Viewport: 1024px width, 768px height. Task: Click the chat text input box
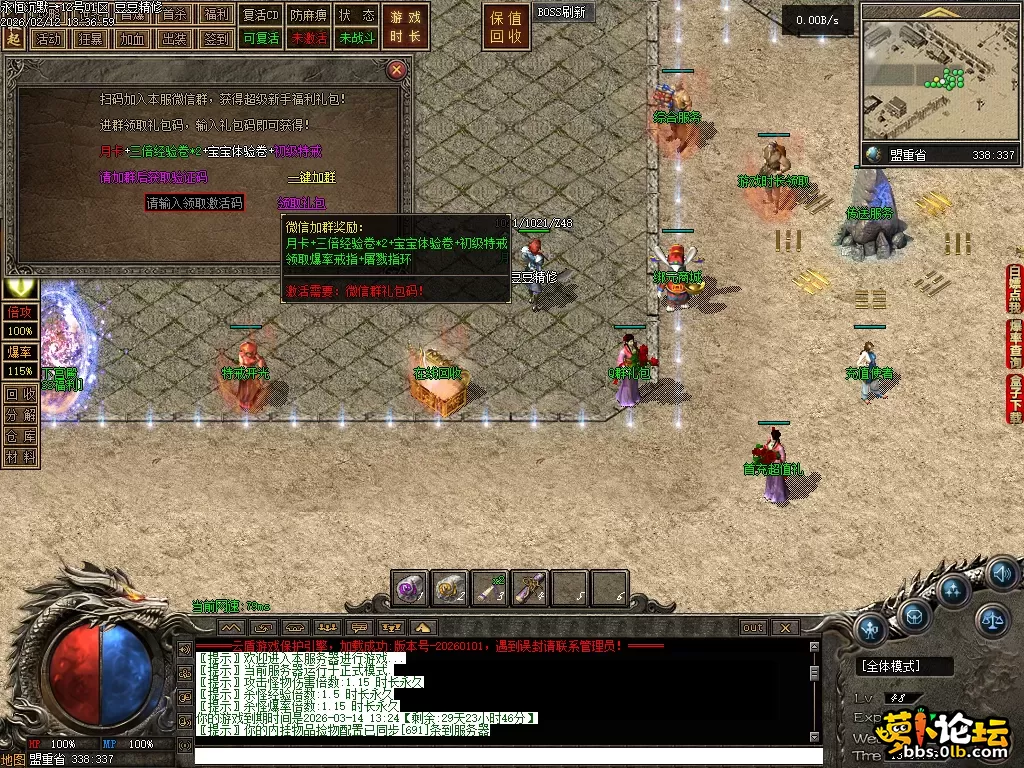[x=500, y=754]
